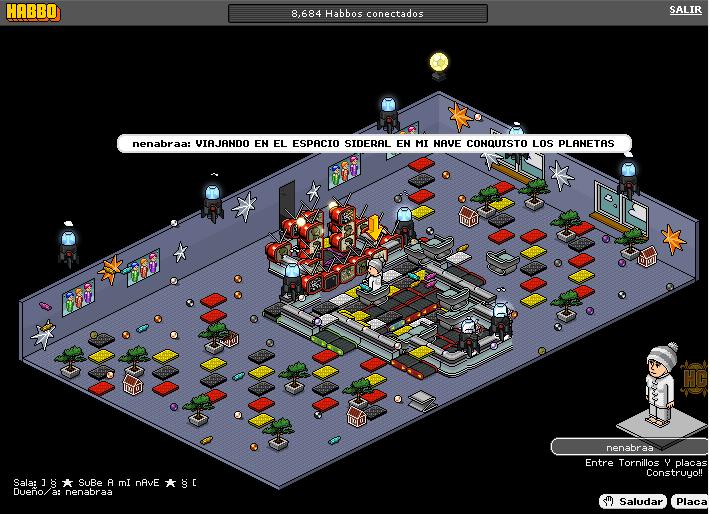
Task: Open the Placa badge button
Action: [689, 501]
